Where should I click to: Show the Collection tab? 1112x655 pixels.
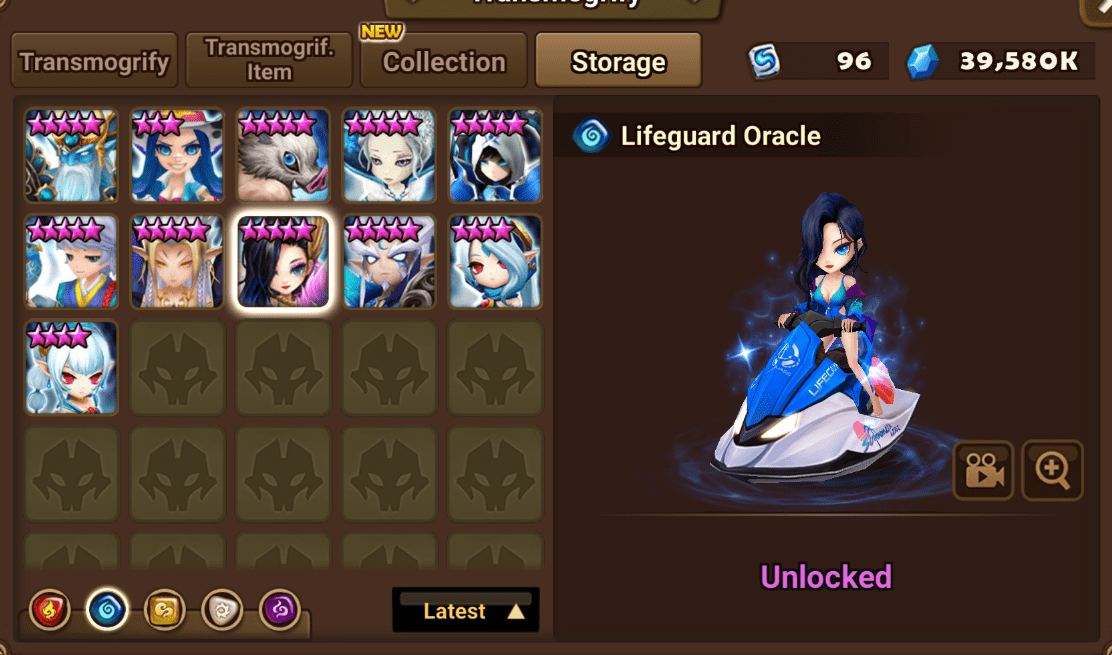(443, 61)
